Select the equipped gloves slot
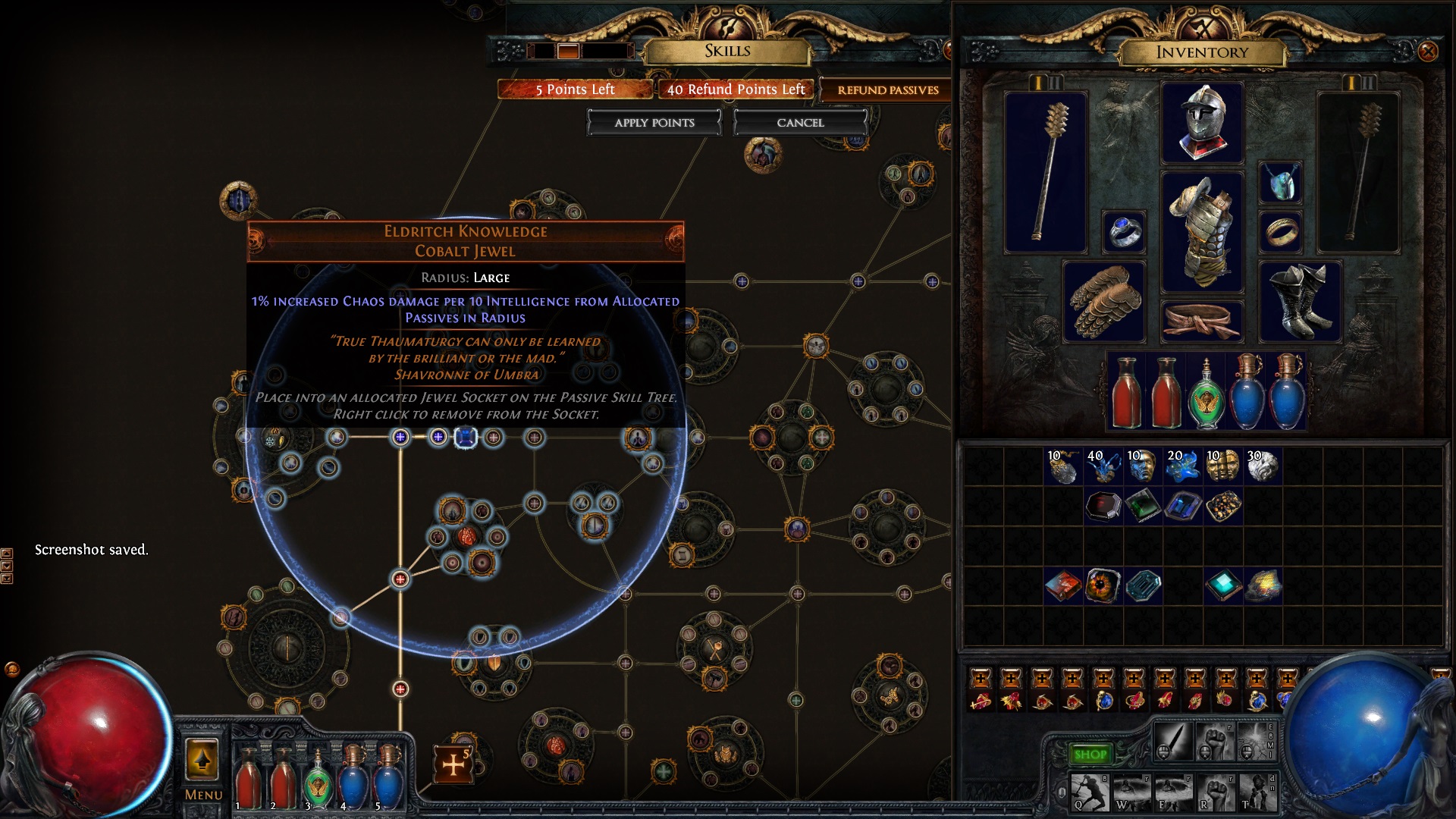 tap(1103, 301)
